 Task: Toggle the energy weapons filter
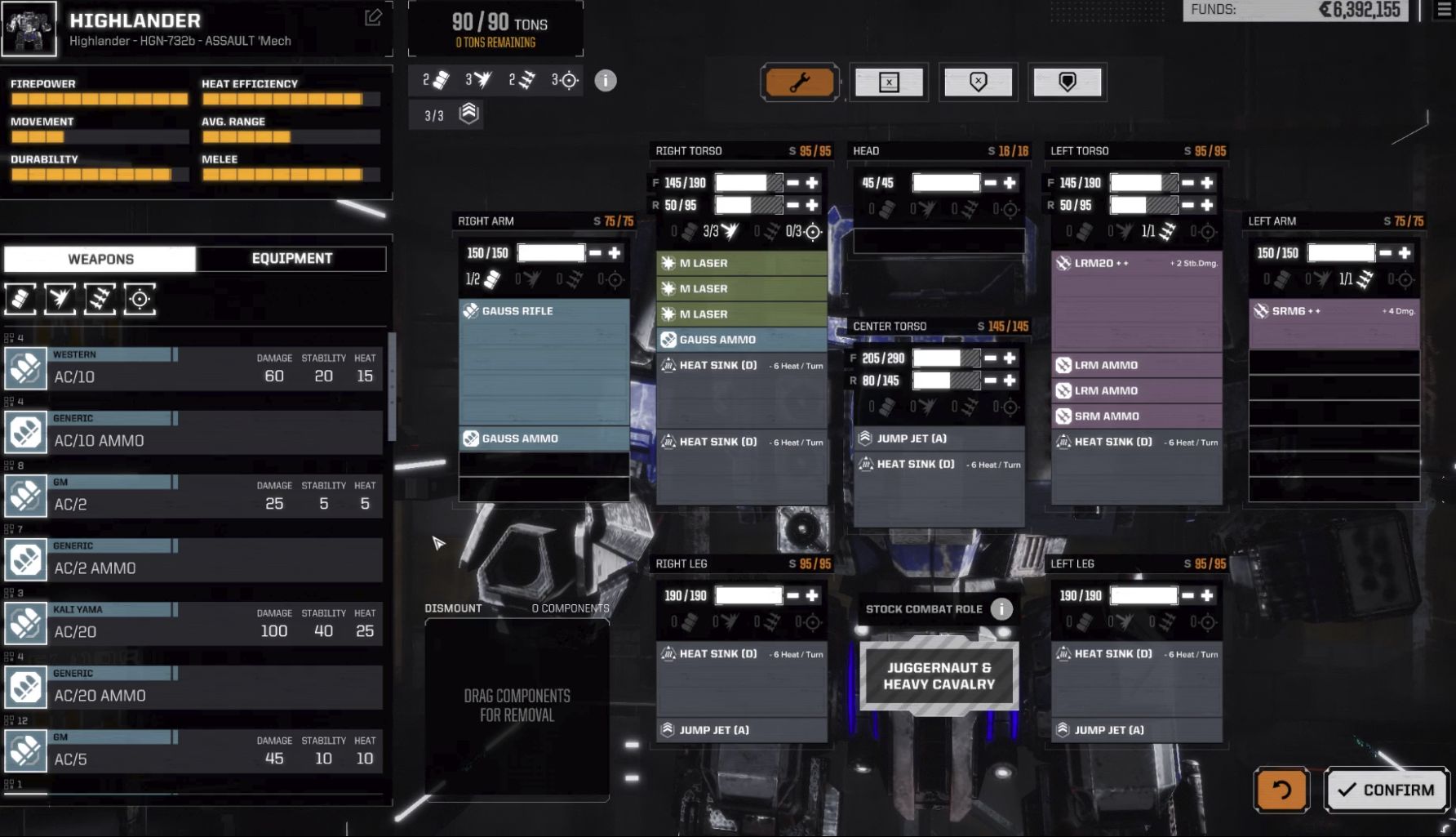point(60,300)
